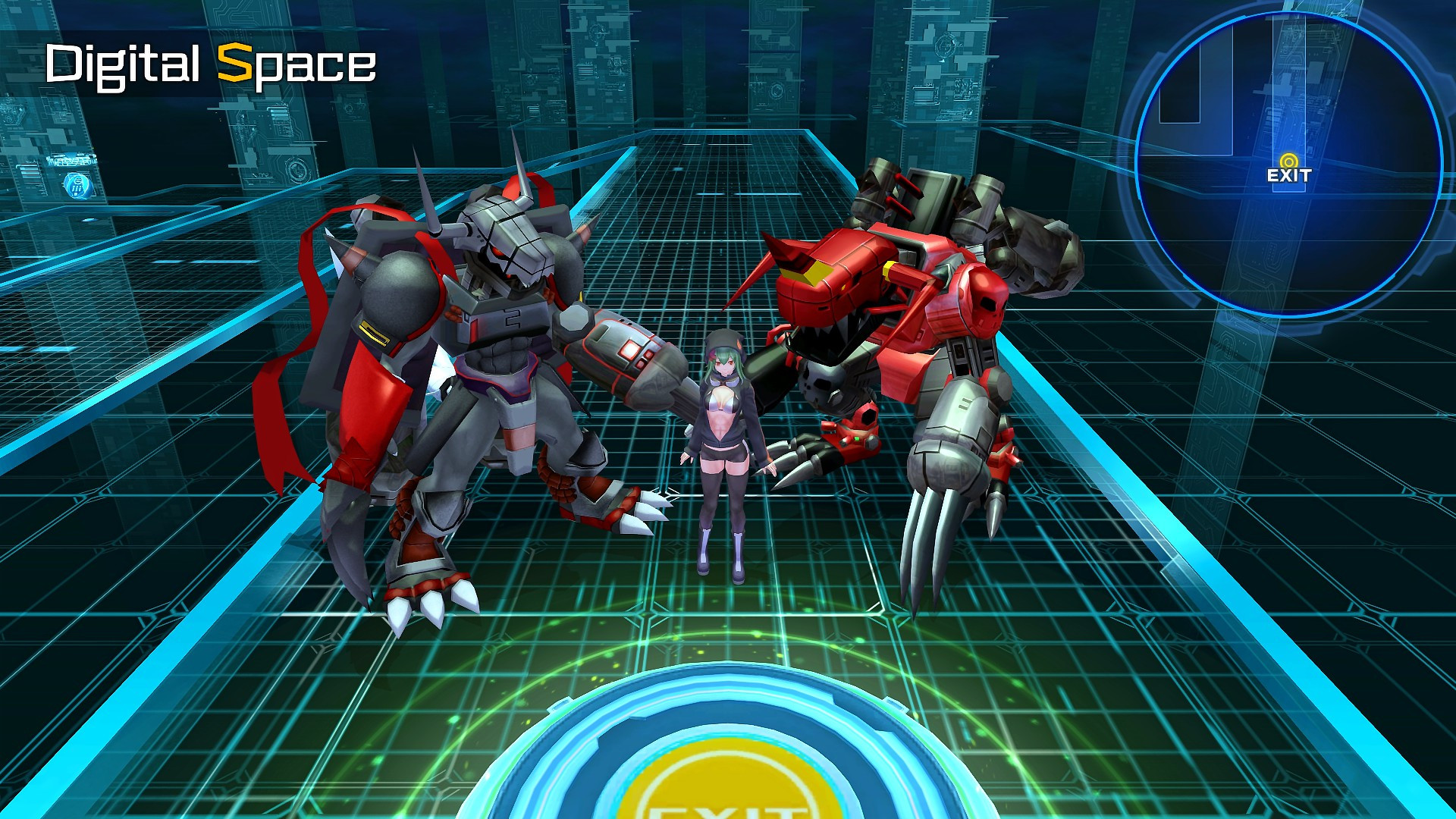Select the yellow EXIT marker on the minimap

coord(1288,162)
